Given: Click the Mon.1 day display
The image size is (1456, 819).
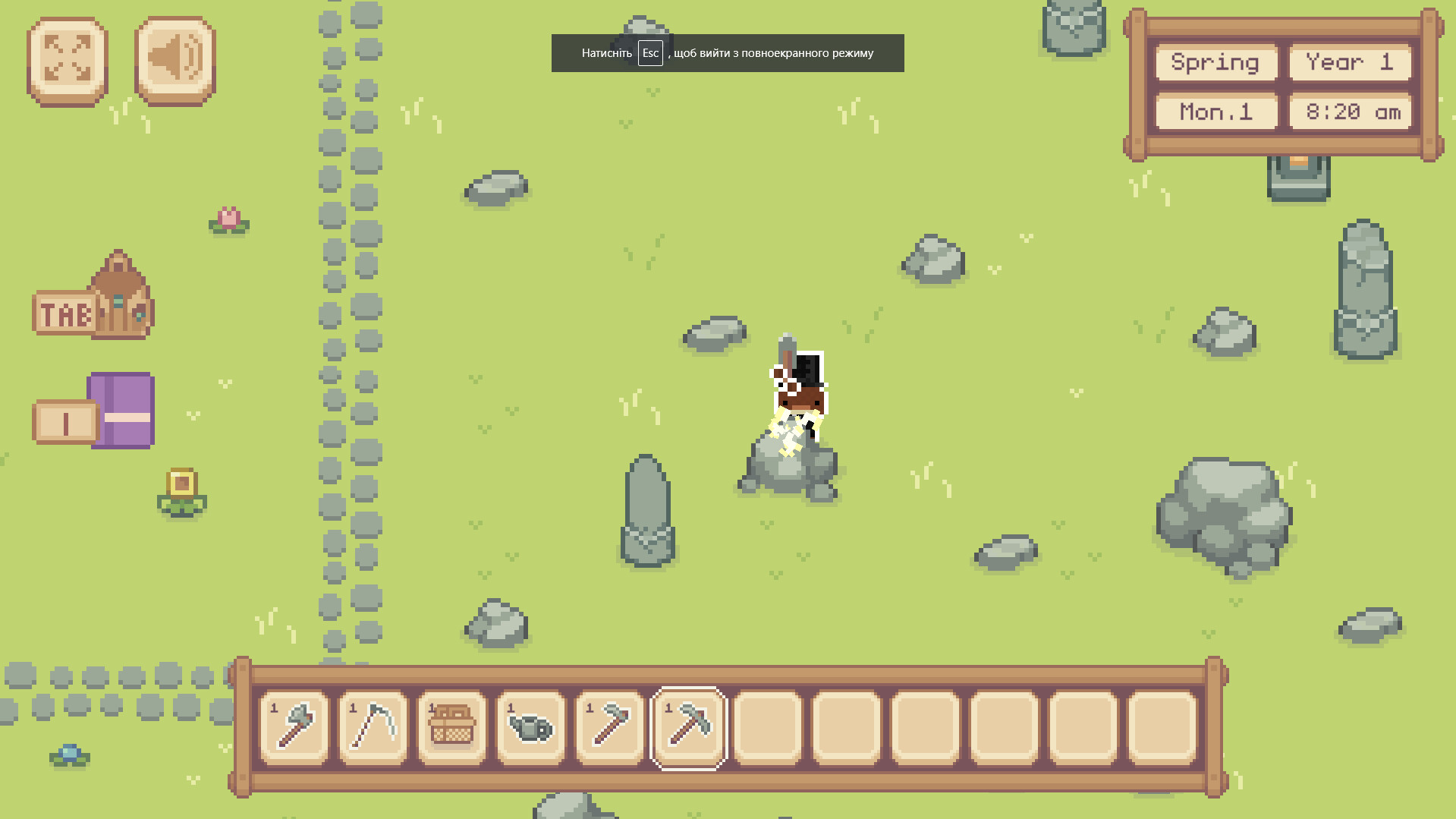Looking at the screenshot, I should [x=1215, y=112].
